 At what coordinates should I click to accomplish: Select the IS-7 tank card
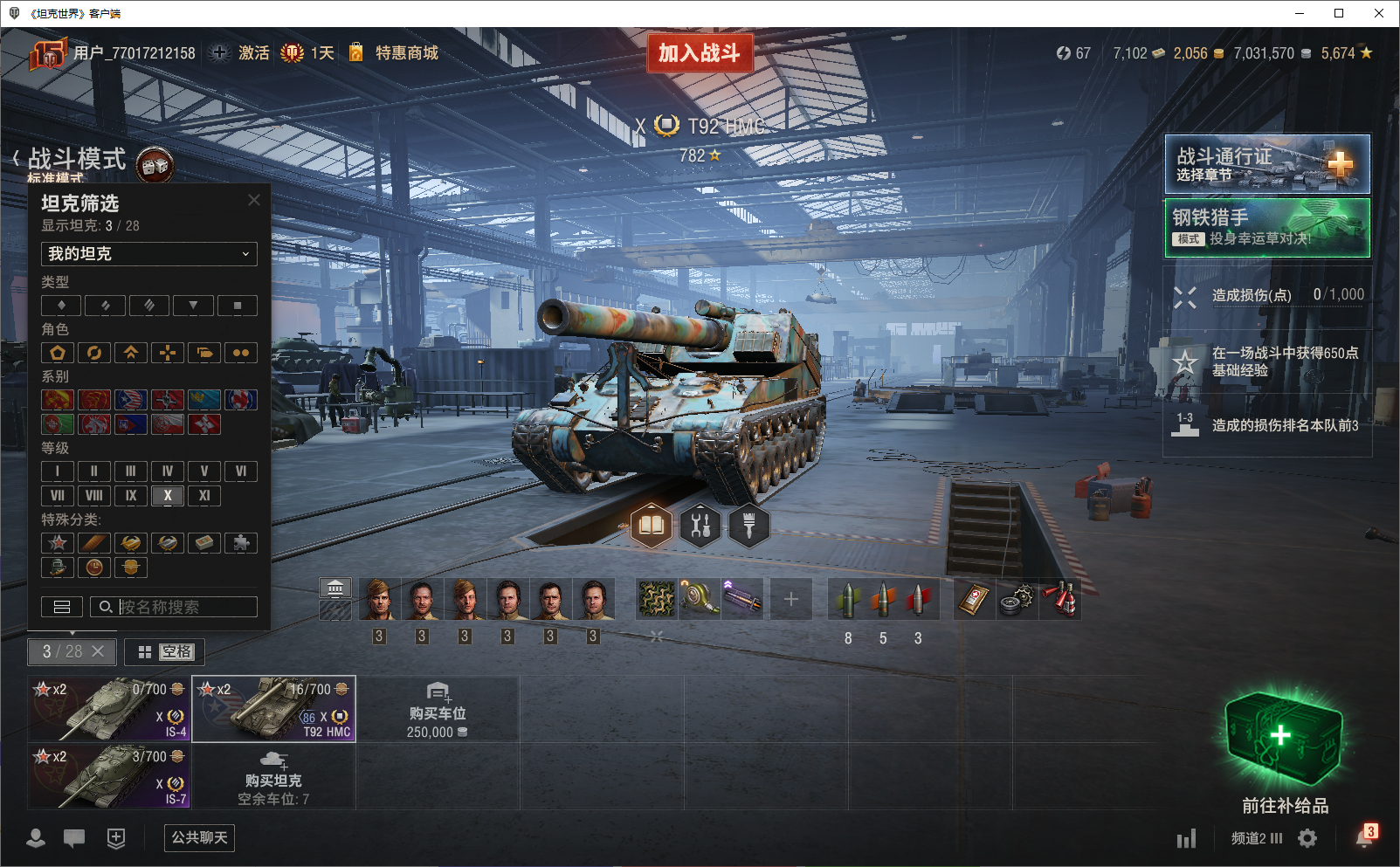109,776
